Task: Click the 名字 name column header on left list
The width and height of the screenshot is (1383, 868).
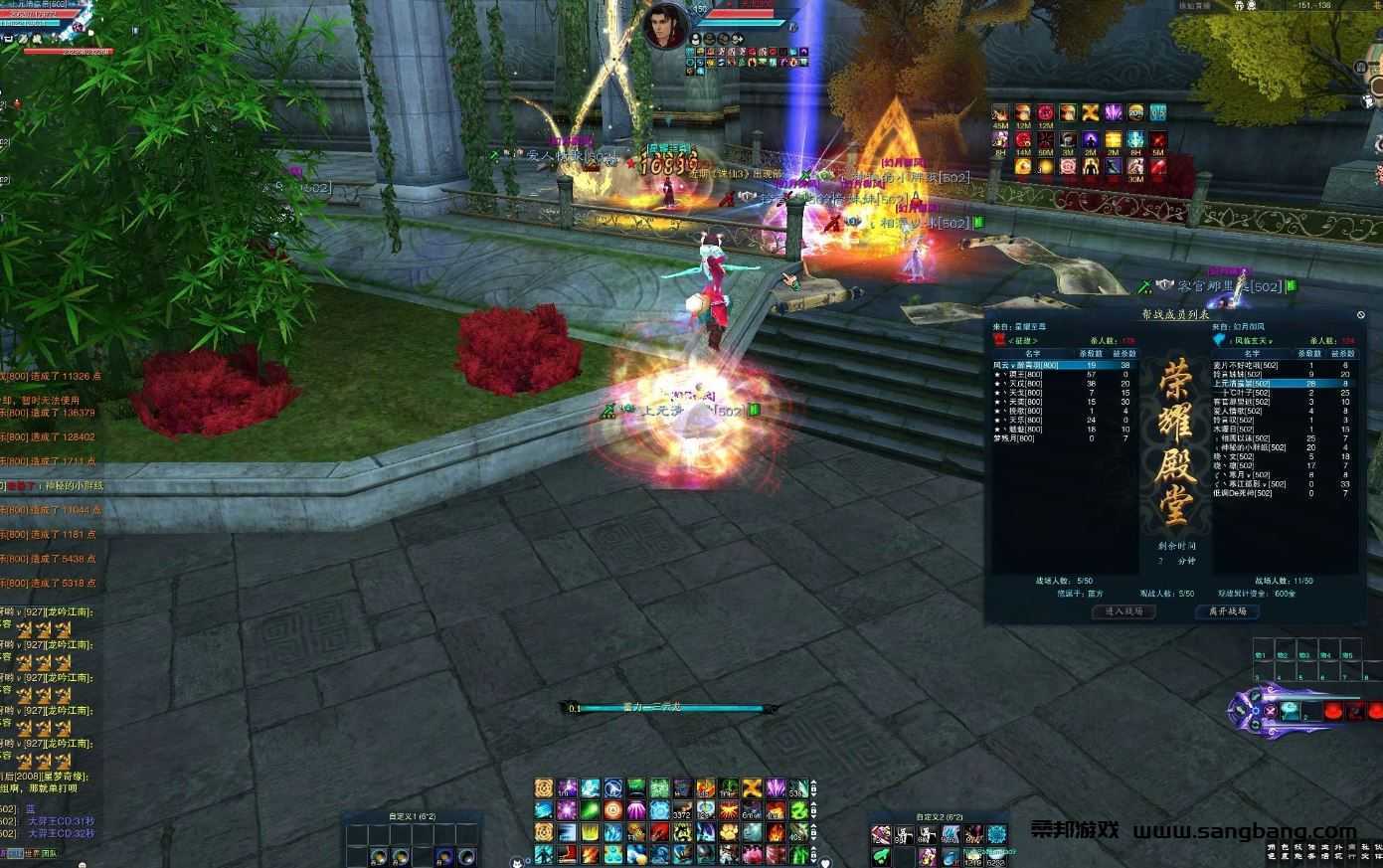Action: click(x=1034, y=353)
